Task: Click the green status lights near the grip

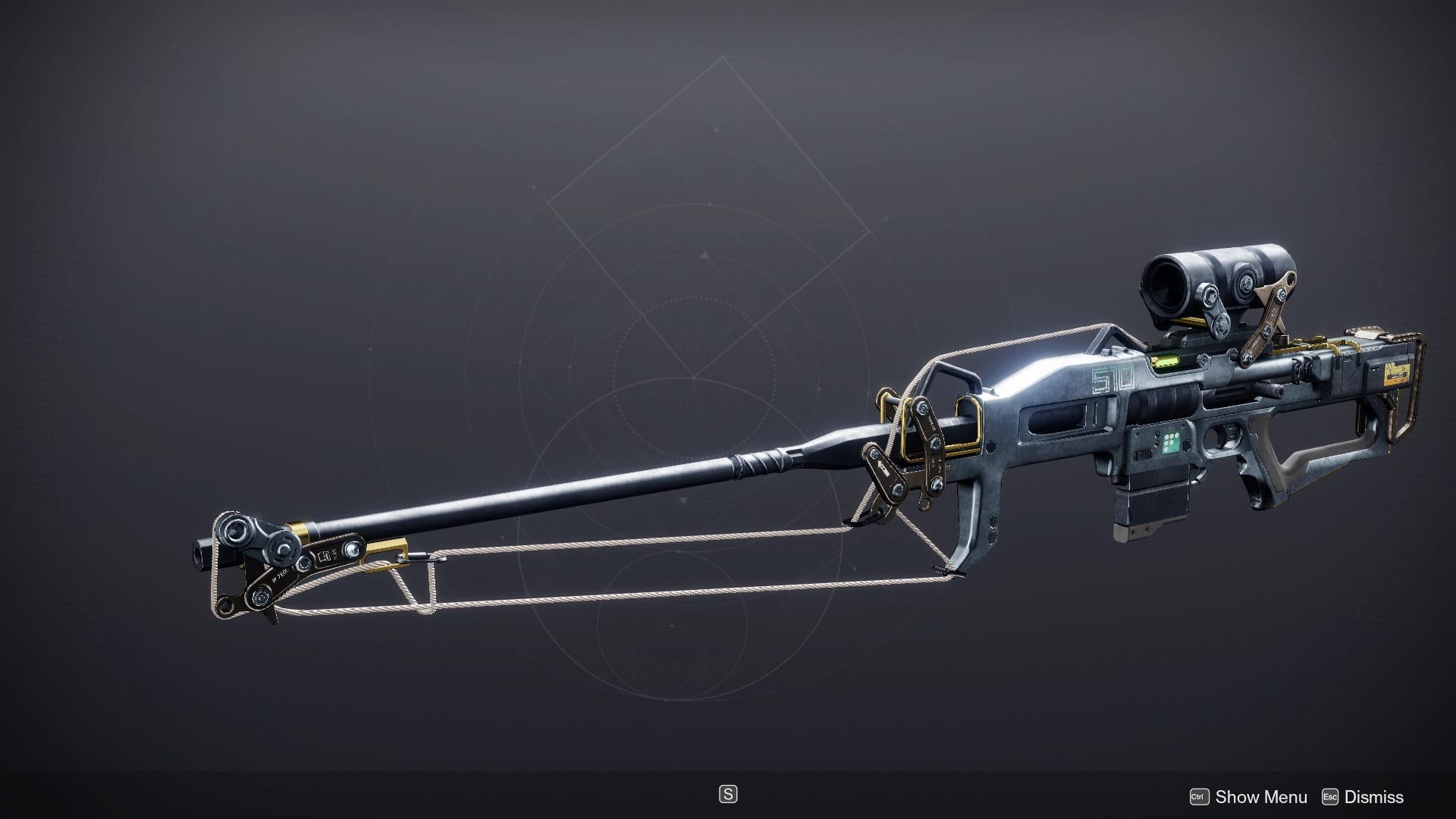Action: (x=1170, y=442)
